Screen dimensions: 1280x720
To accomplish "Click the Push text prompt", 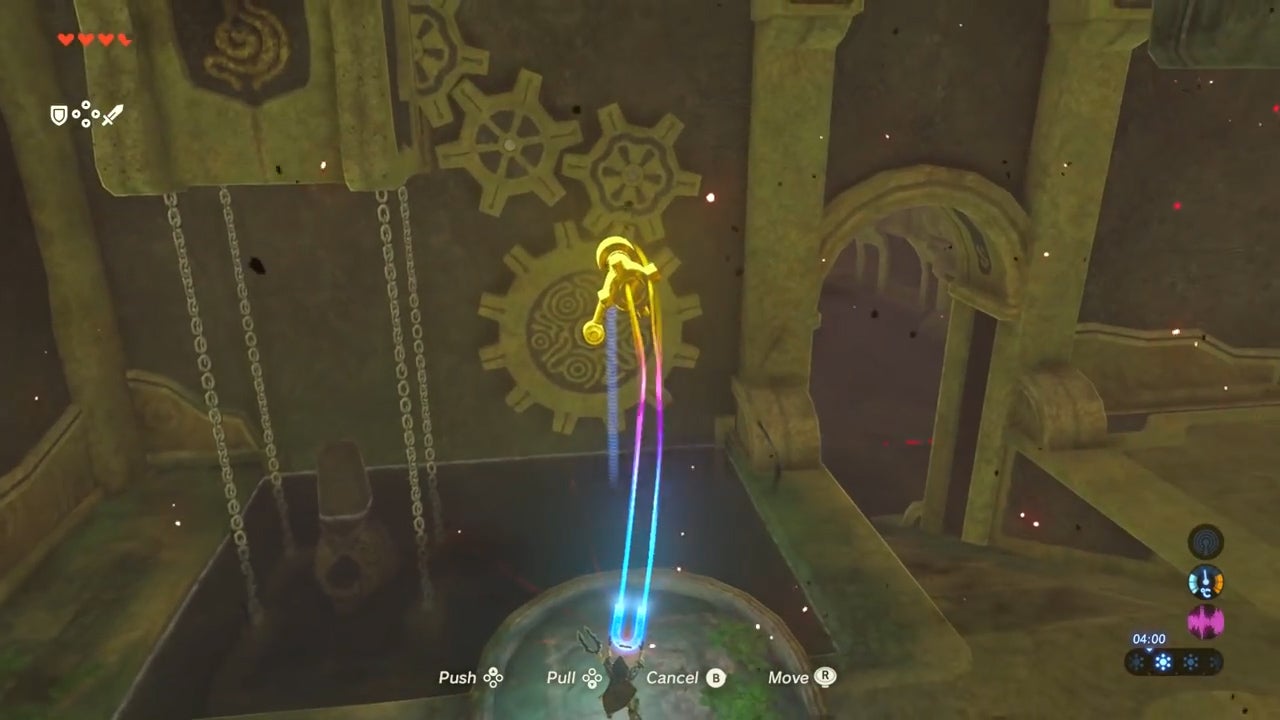I will (459, 677).
